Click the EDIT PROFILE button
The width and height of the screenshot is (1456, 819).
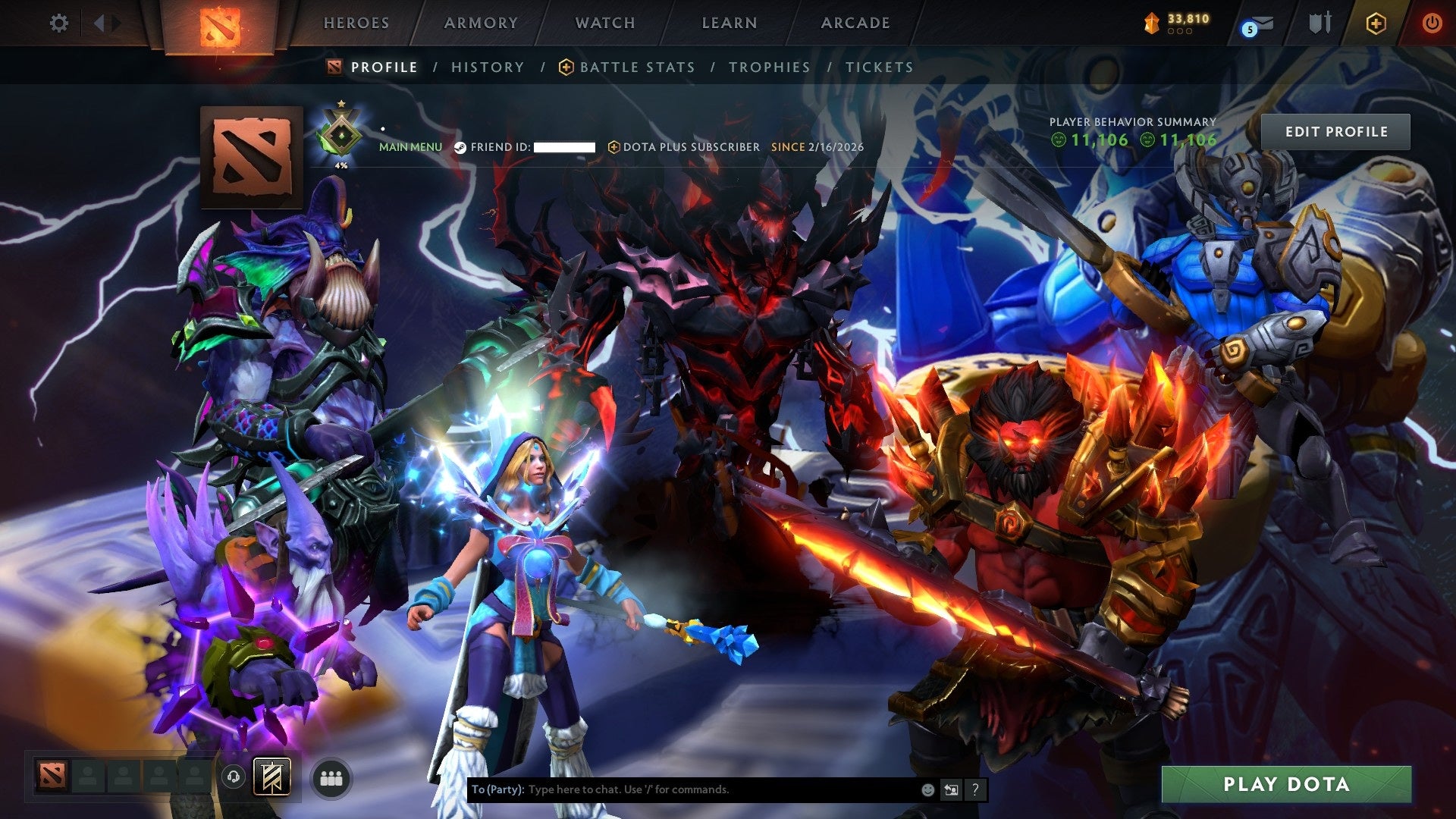1336,131
